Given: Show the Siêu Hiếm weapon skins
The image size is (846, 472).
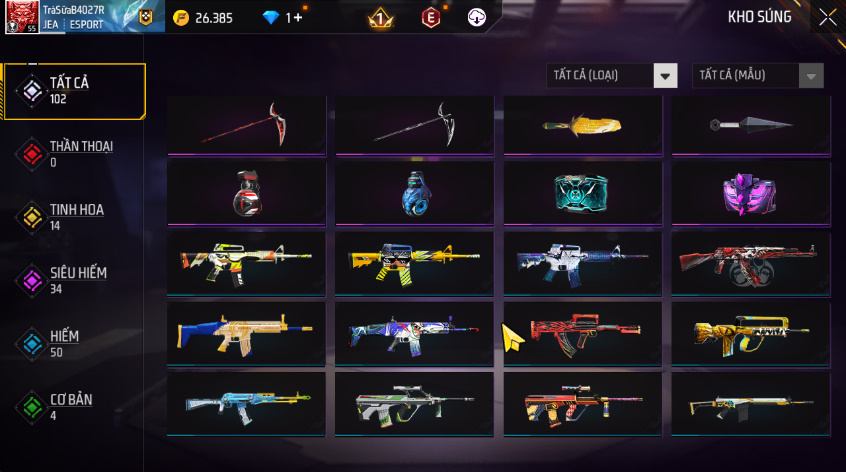Looking at the screenshot, I should [73, 280].
